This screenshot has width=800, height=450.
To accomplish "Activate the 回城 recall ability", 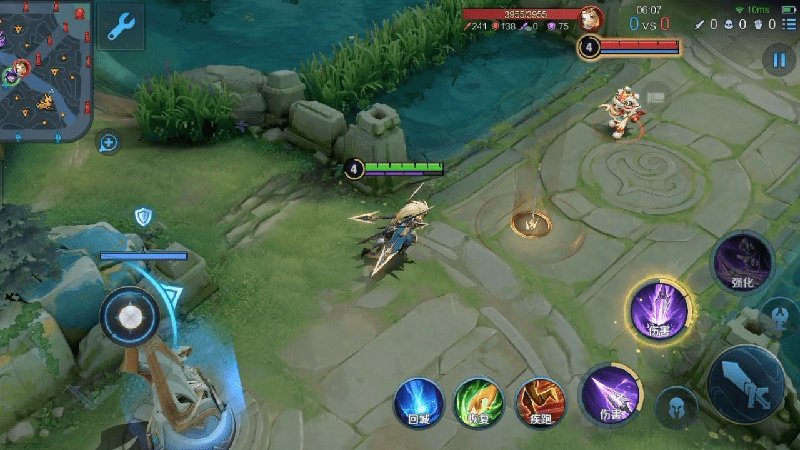I will [x=419, y=404].
